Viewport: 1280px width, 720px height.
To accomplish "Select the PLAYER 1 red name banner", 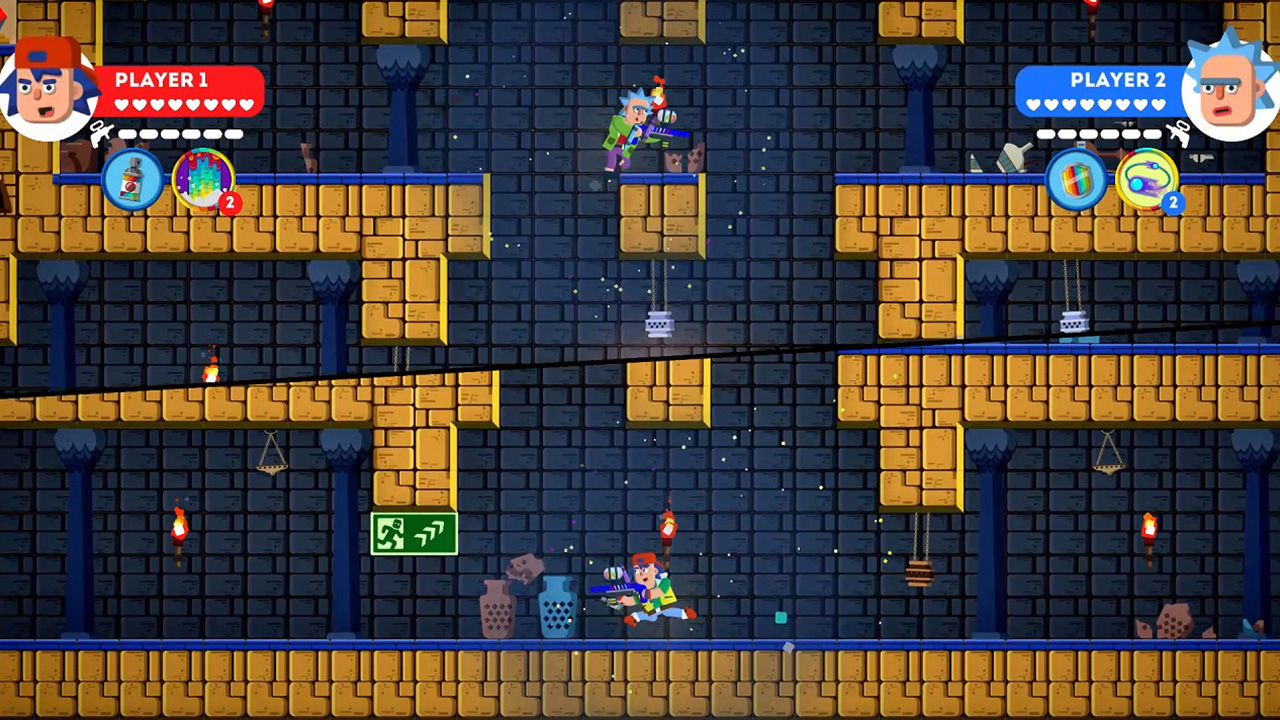I will pos(161,80).
